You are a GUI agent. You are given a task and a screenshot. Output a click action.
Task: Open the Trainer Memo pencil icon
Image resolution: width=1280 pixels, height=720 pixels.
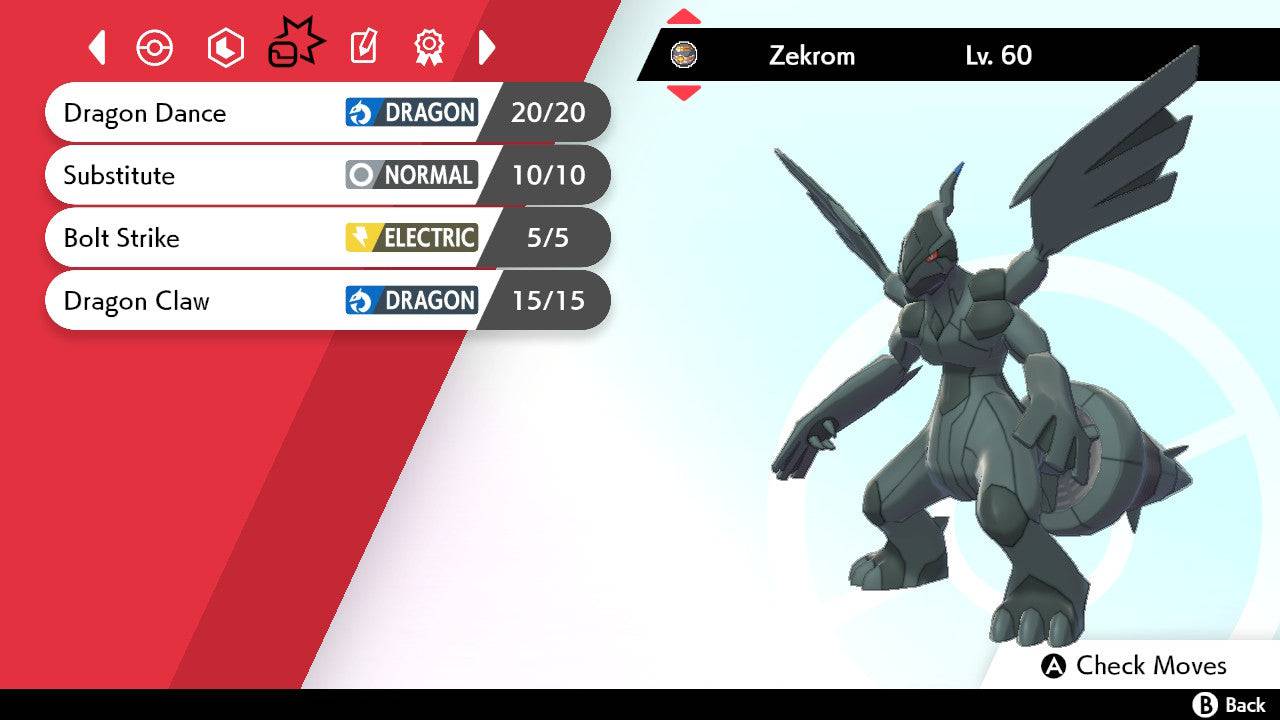pyautogui.click(x=363, y=46)
